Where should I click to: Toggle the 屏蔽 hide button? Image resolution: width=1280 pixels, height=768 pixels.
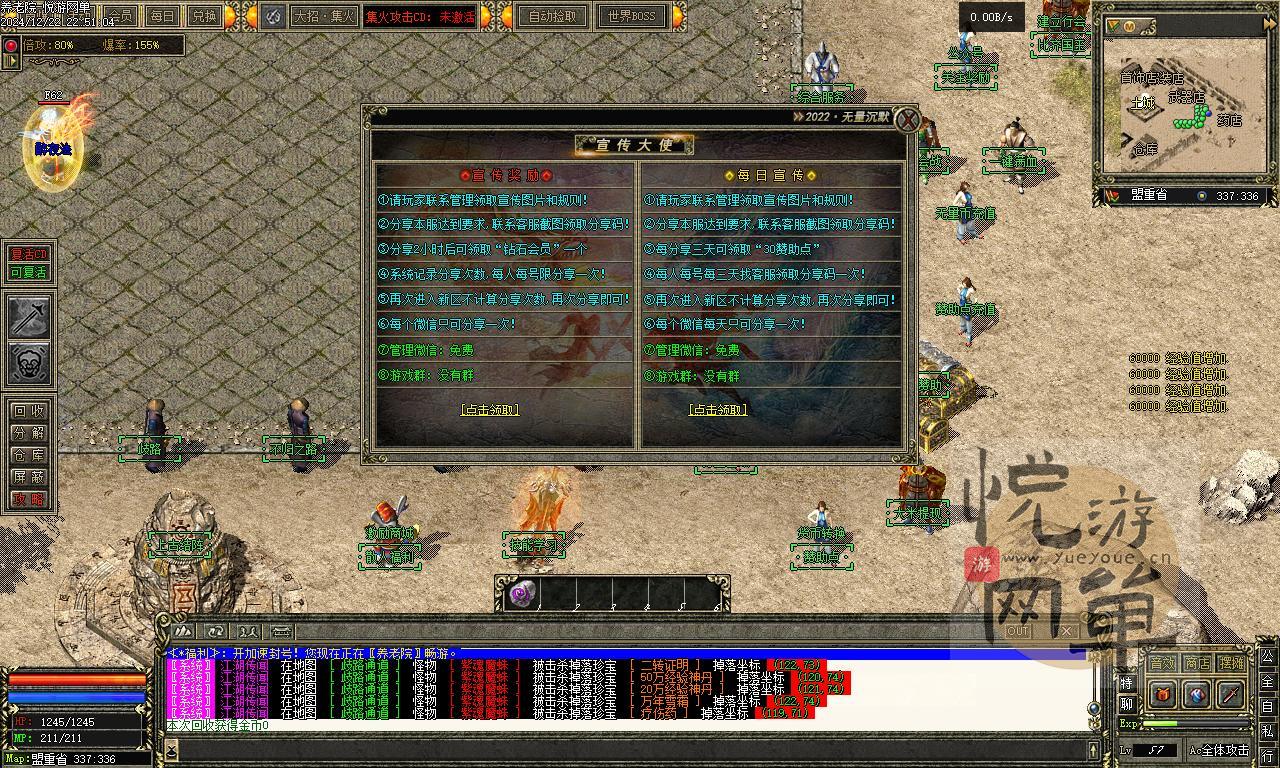(x=28, y=477)
